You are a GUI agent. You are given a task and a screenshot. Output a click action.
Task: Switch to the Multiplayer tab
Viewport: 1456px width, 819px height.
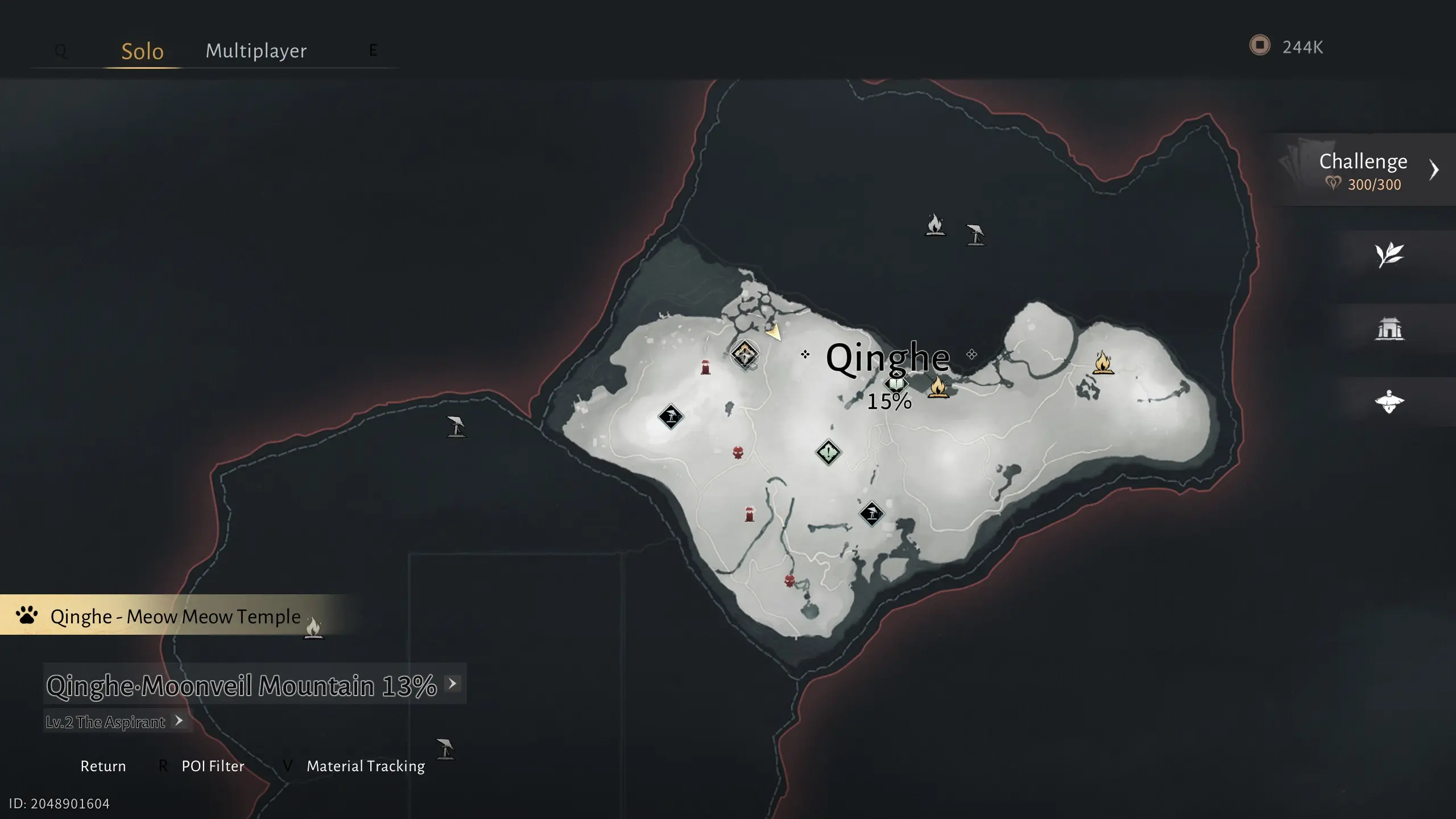[x=256, y=51]
